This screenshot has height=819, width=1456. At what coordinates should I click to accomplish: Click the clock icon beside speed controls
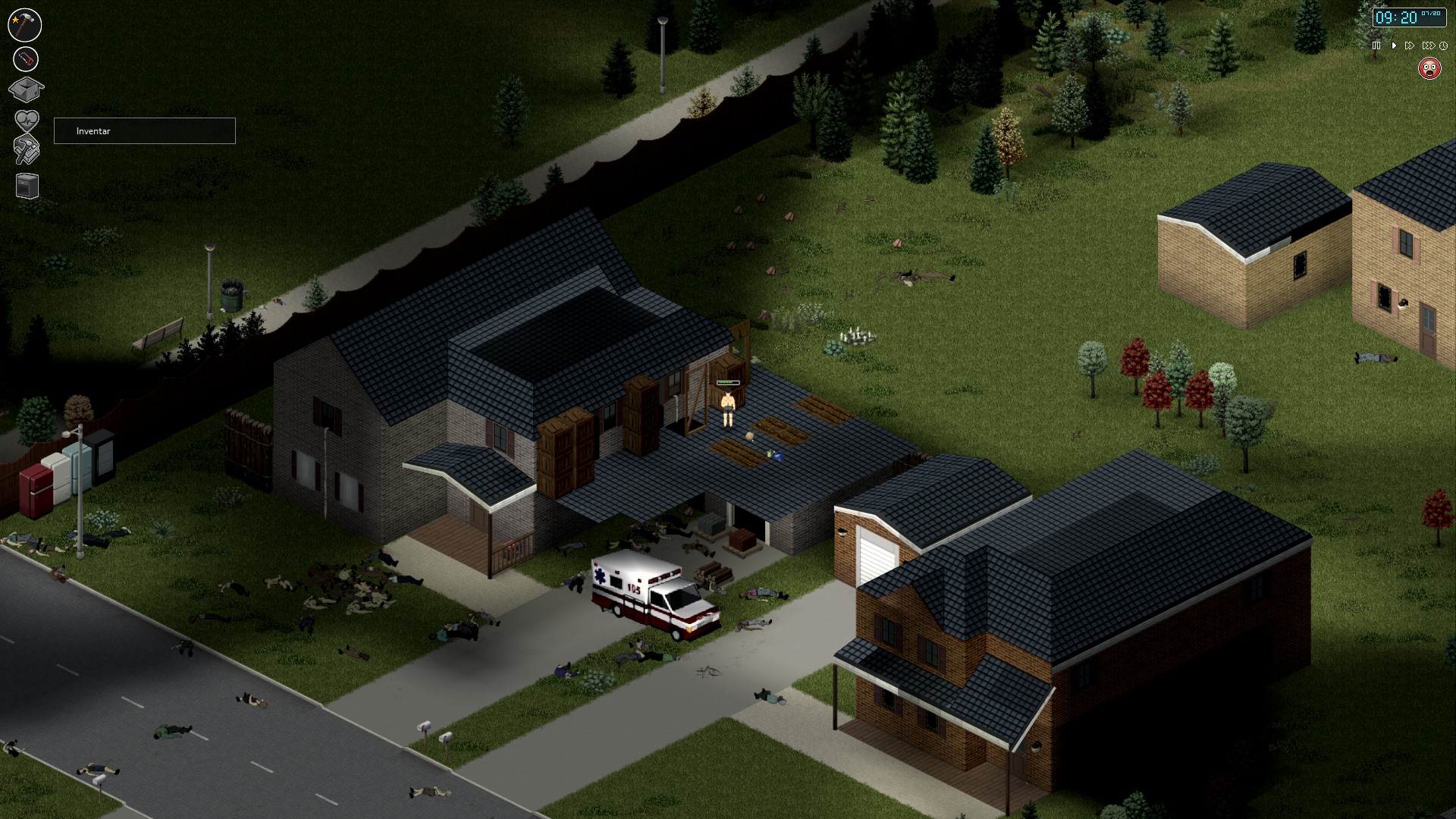click(x=1444, y=45)
